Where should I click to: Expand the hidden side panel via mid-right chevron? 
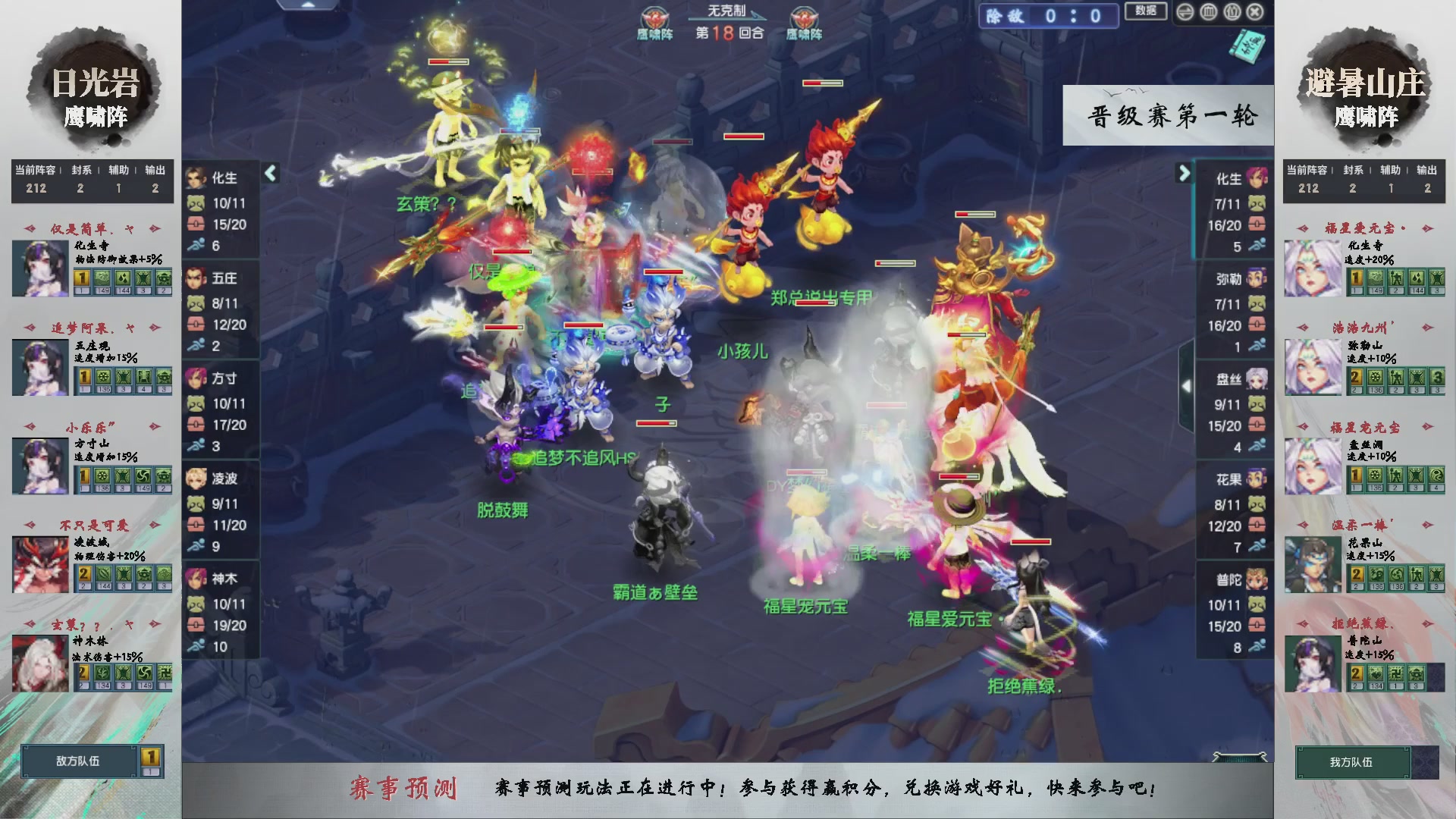(1187, 385)
